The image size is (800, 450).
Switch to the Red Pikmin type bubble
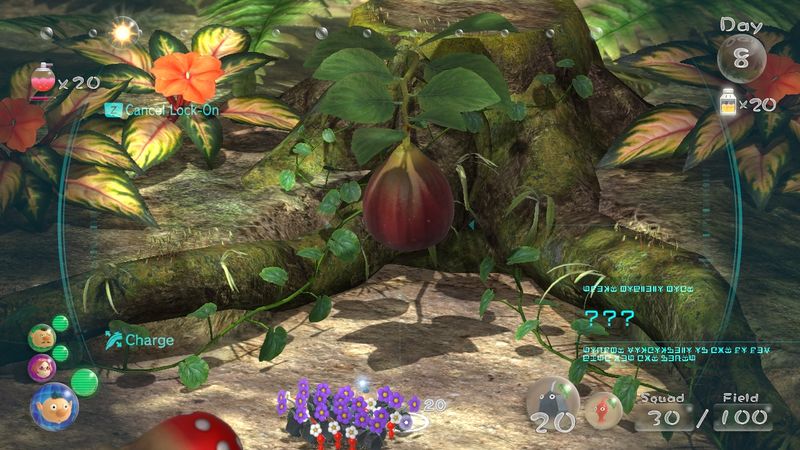[x=602, y=407]
